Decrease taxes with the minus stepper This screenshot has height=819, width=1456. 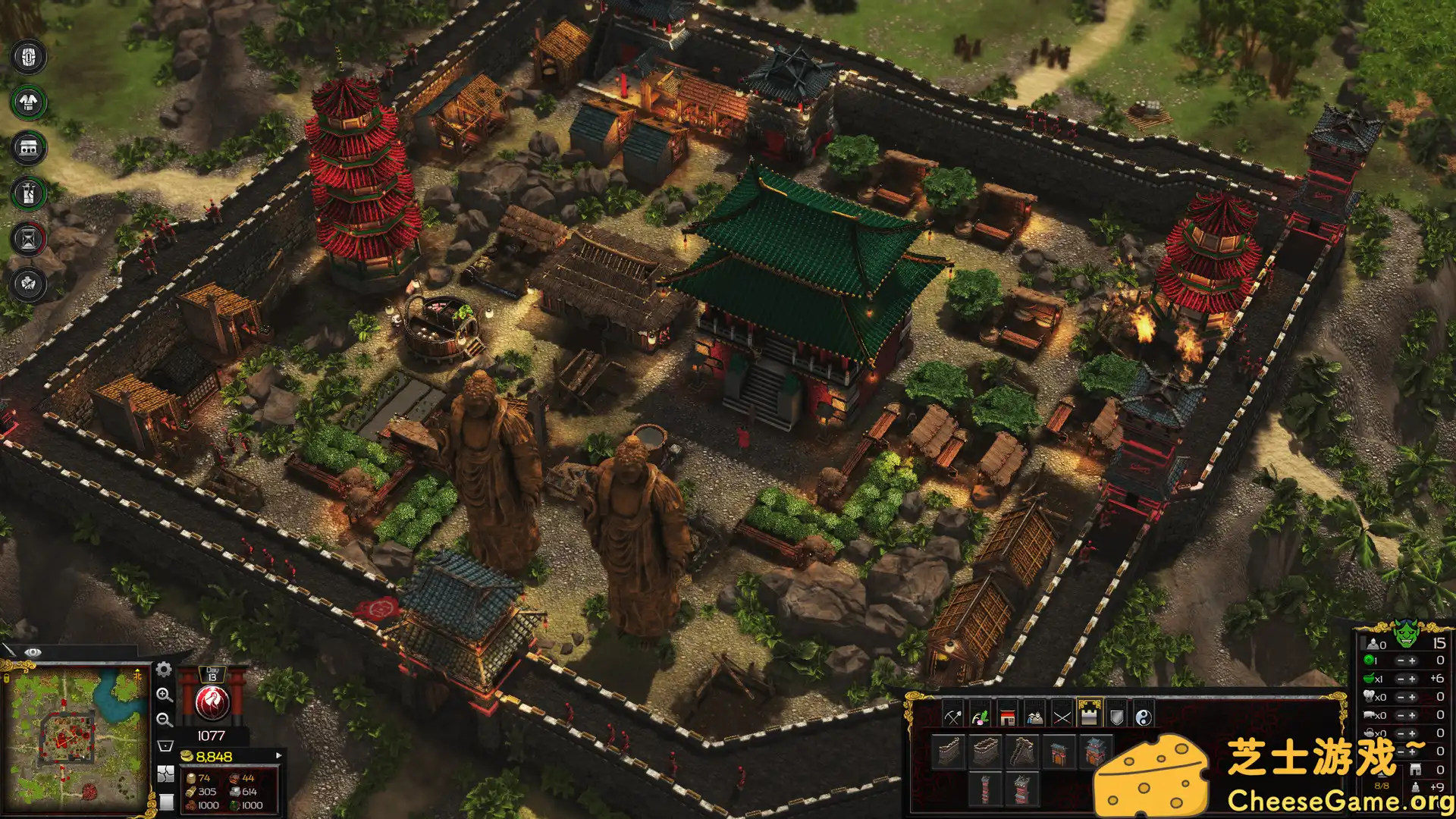1401,660
